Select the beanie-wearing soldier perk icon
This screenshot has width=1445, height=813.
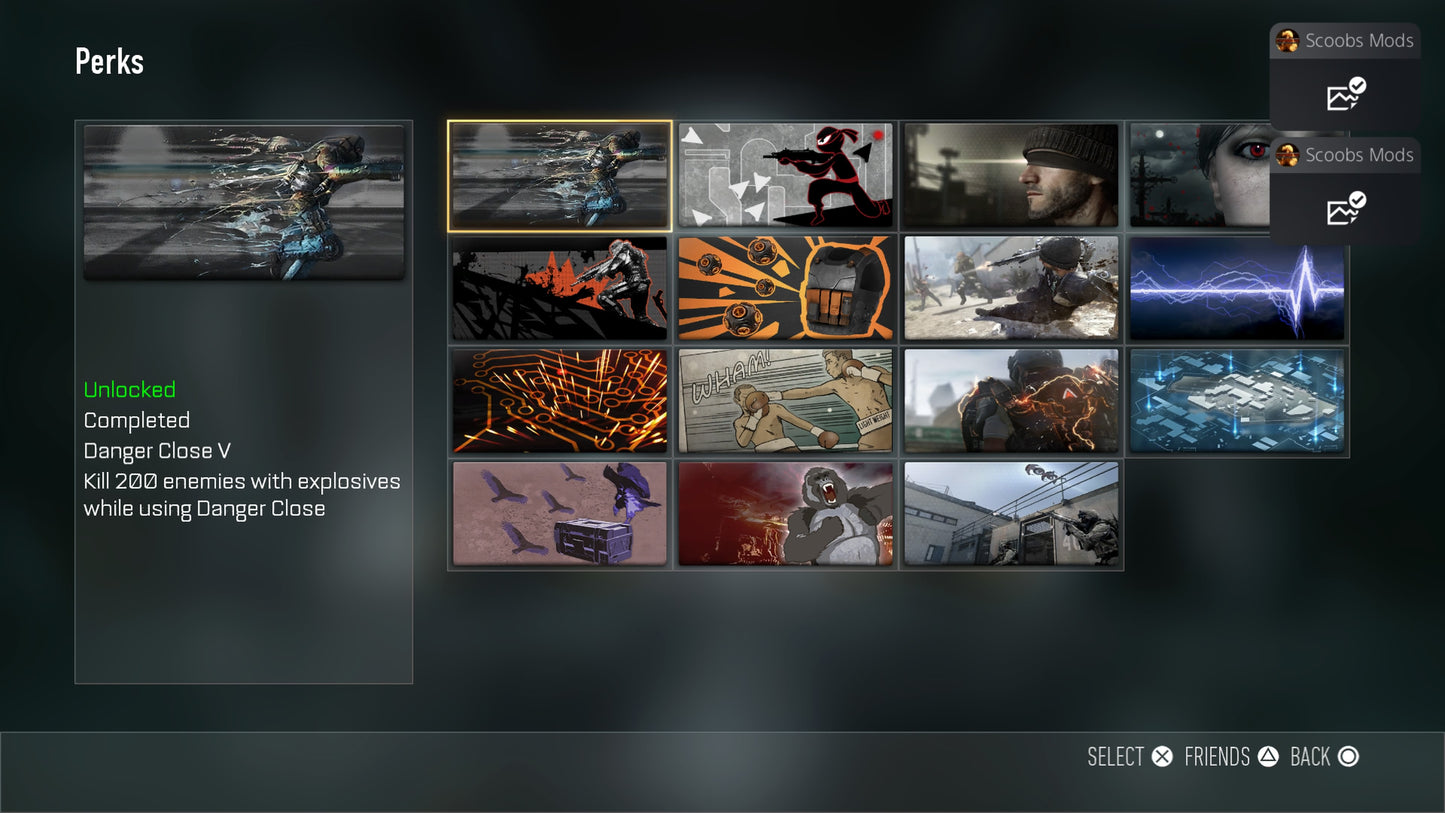(x=1010, y=175)
